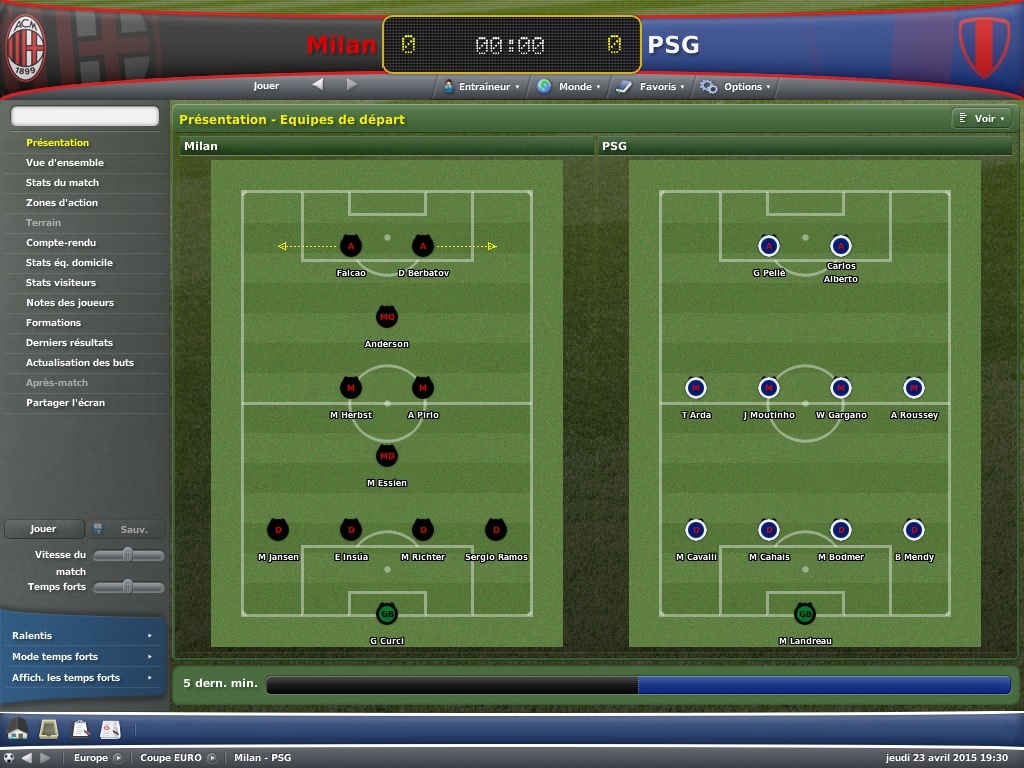The image size is (1024, 768).
Task: Show Stats du match
Action: tap(62, 183)
